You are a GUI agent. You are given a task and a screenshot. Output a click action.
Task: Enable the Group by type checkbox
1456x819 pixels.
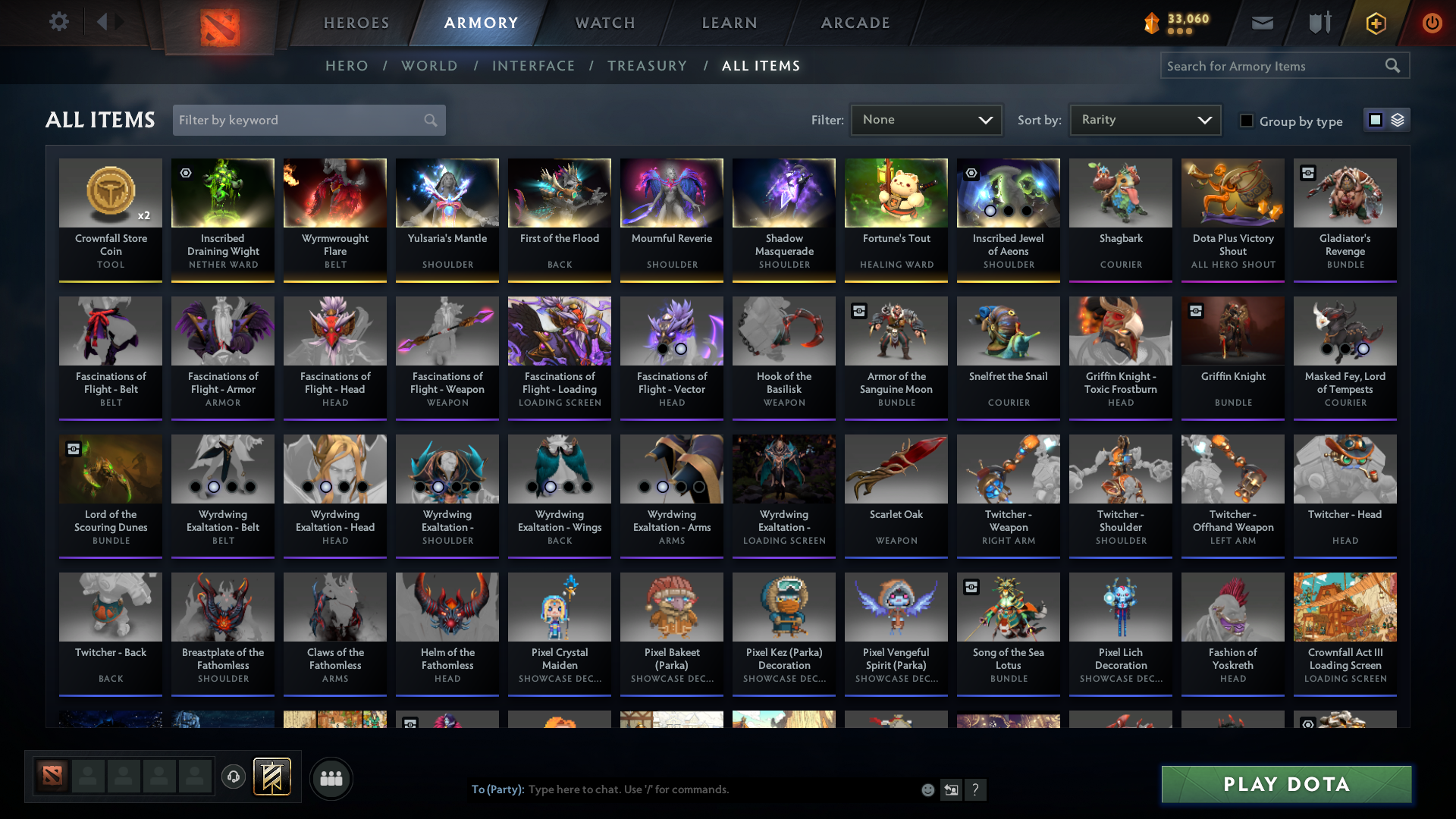pyautogui.click(x=1246, y=121)
